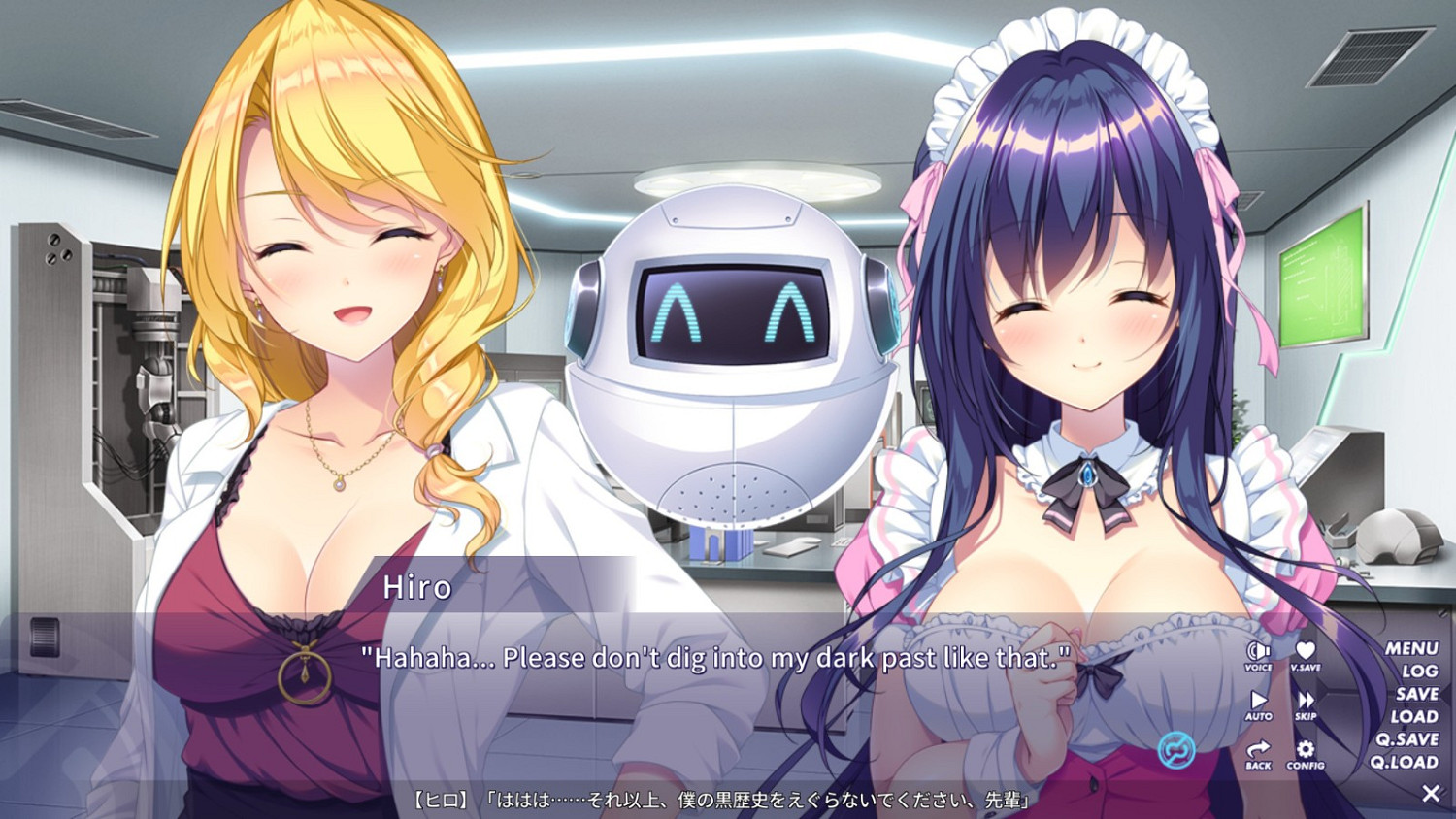Enable voice playback for the current line

(x=1257, y=652)
